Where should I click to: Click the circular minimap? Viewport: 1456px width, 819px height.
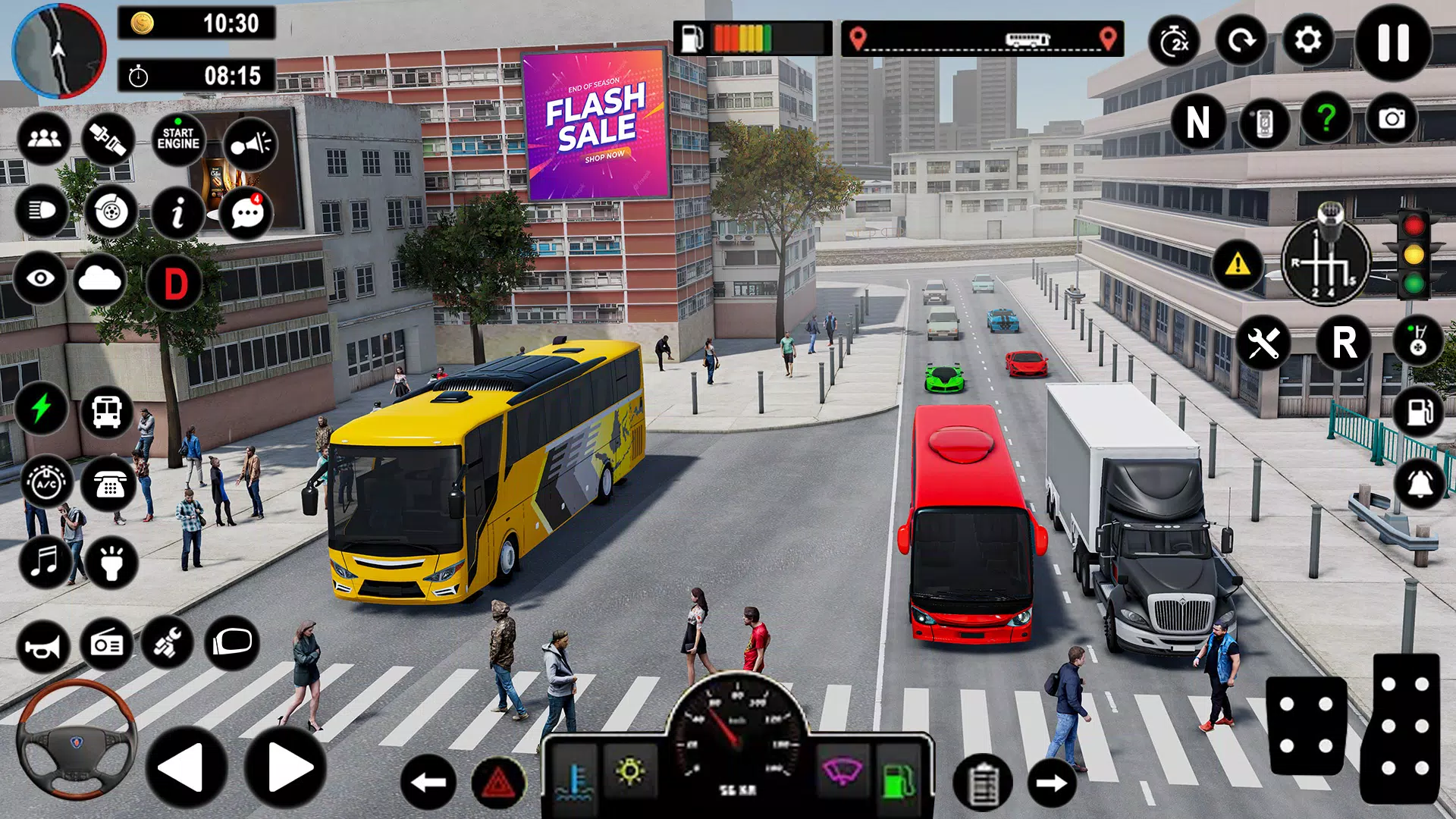point(59,52)
